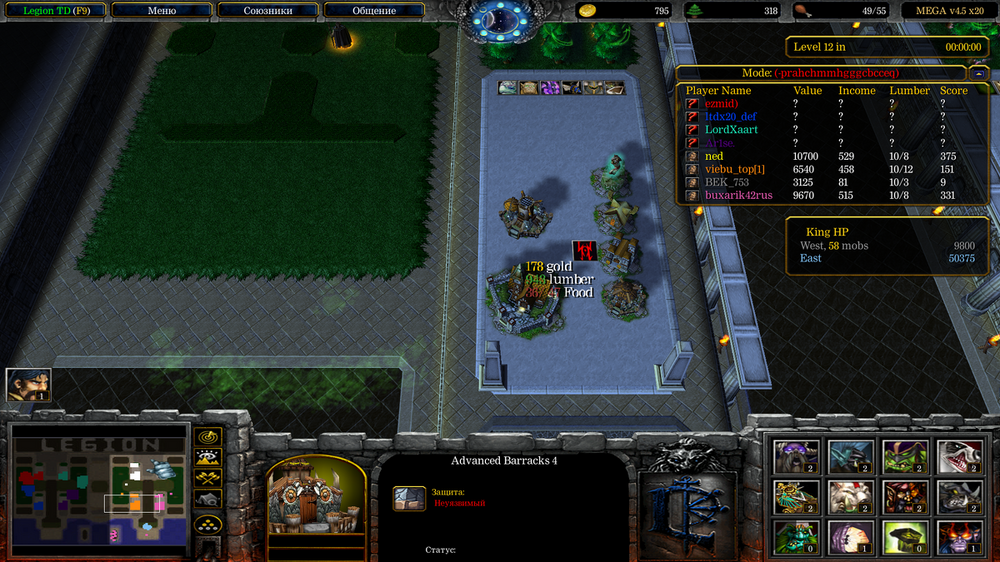Activate the minimap signal ping button
The image size is (1000, 562).
pyautogui.click(x=208, y=437)
